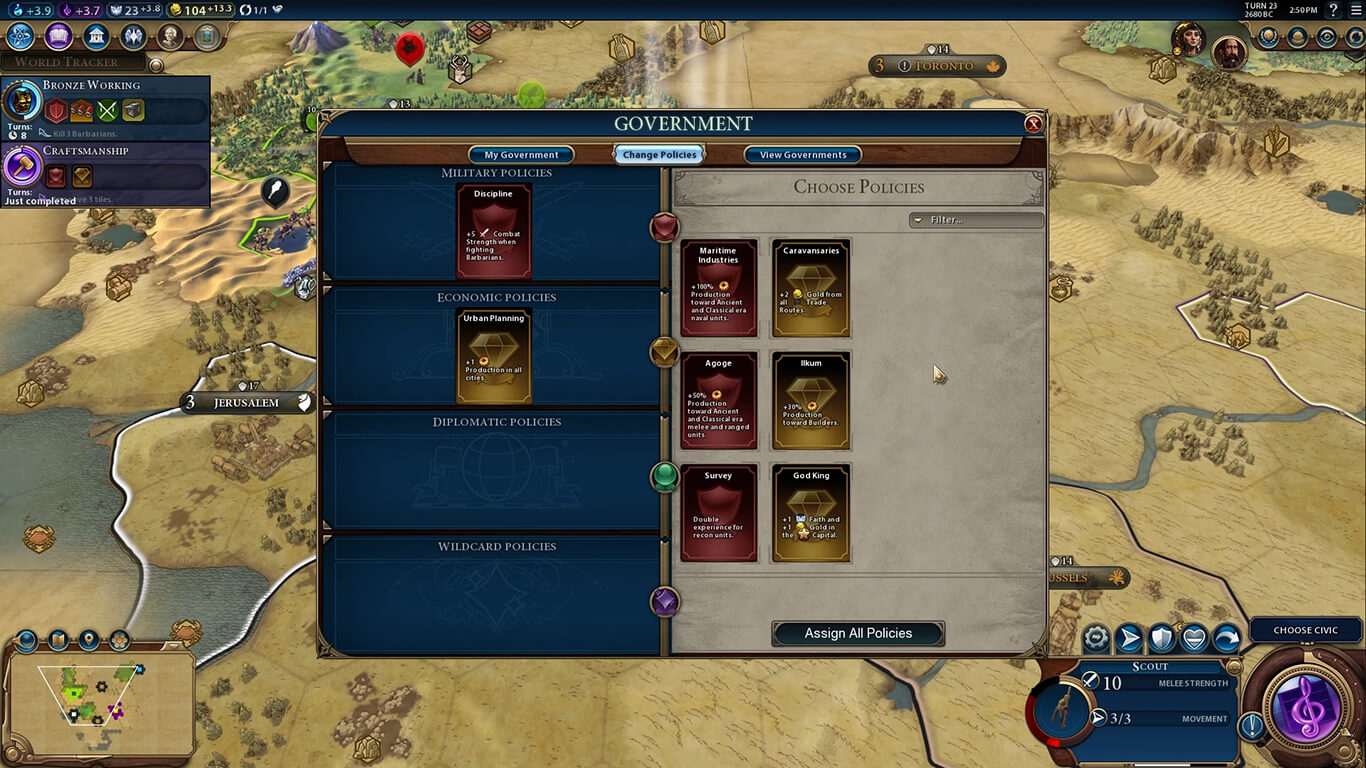The height and width of the screenshot is (768, 1366).
Task: Open the help question mark menu
Action: [x=1333, y=10]
